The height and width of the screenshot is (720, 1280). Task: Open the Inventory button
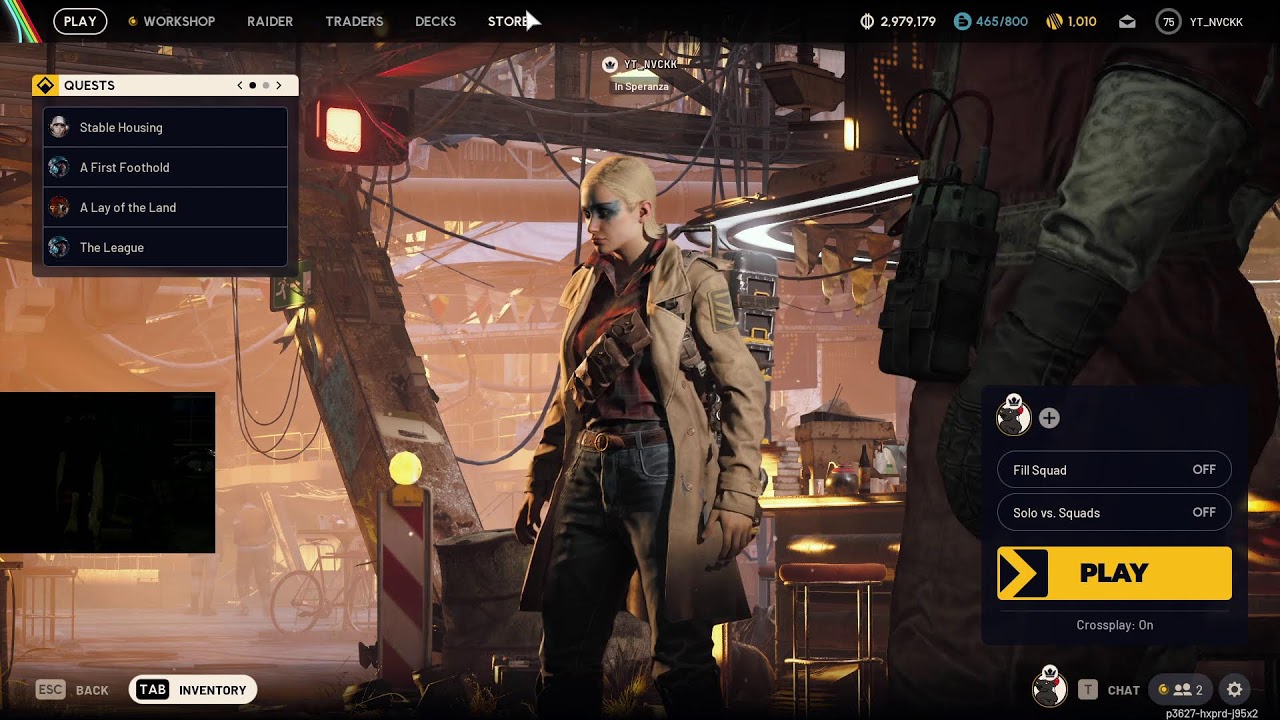point(193,689)
